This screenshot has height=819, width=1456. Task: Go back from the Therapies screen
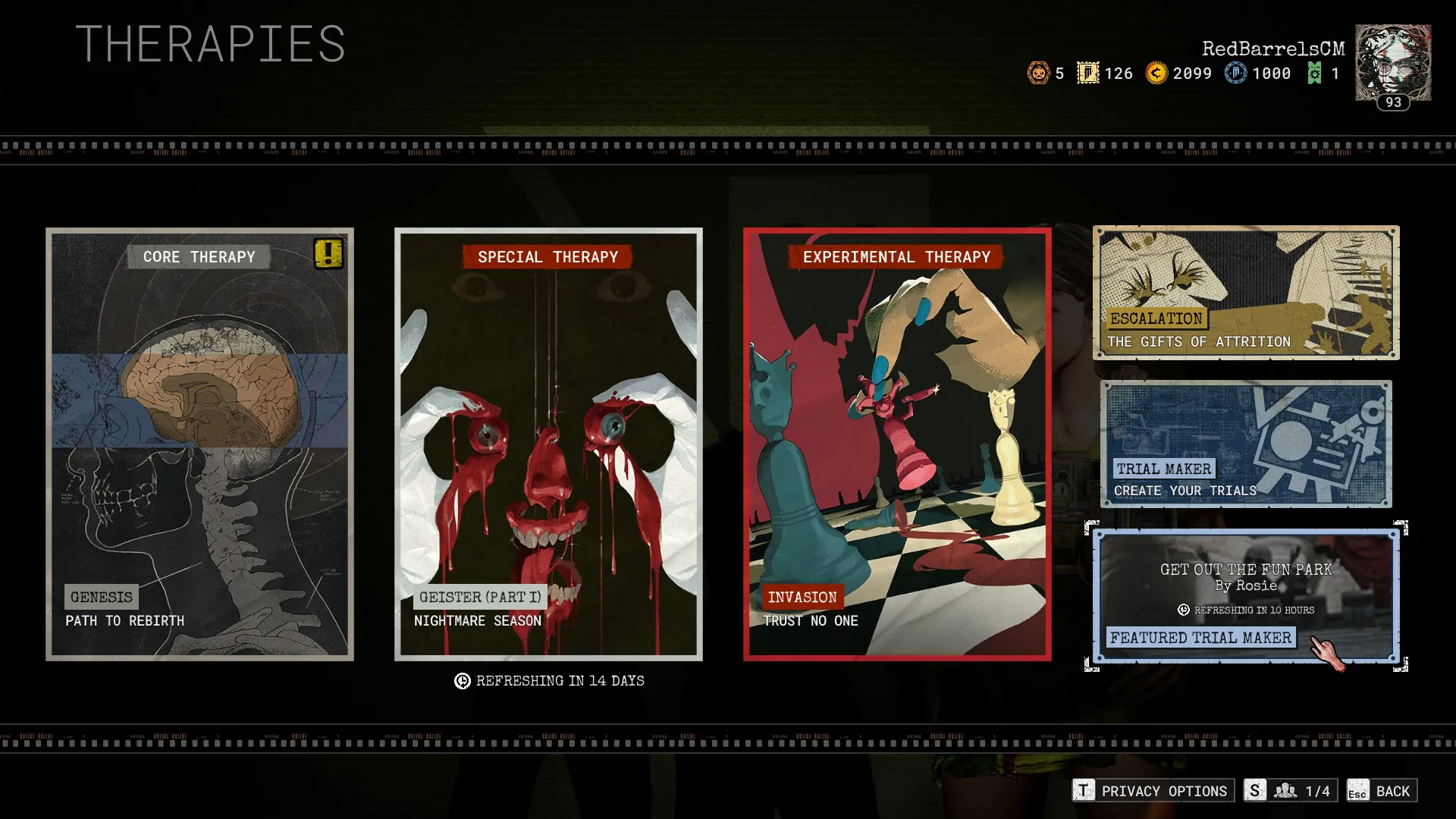(x=1382, y=791)
